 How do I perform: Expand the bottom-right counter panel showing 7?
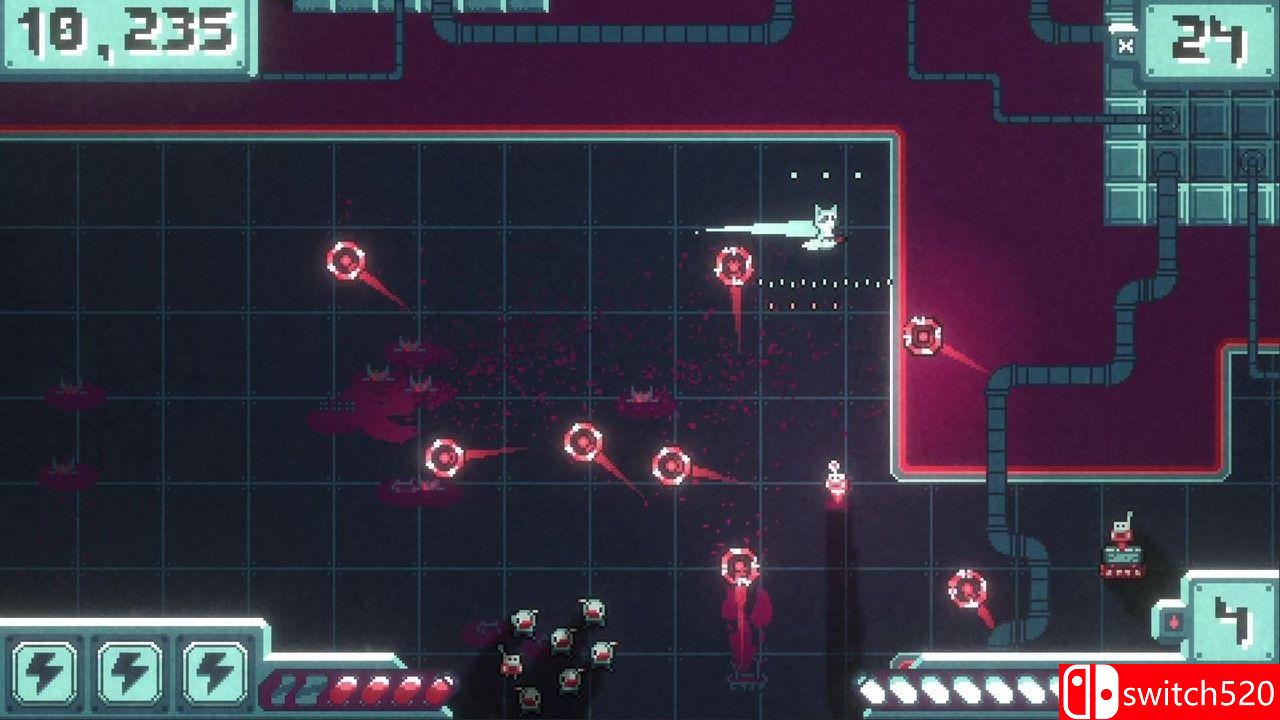pos(1232,618)
